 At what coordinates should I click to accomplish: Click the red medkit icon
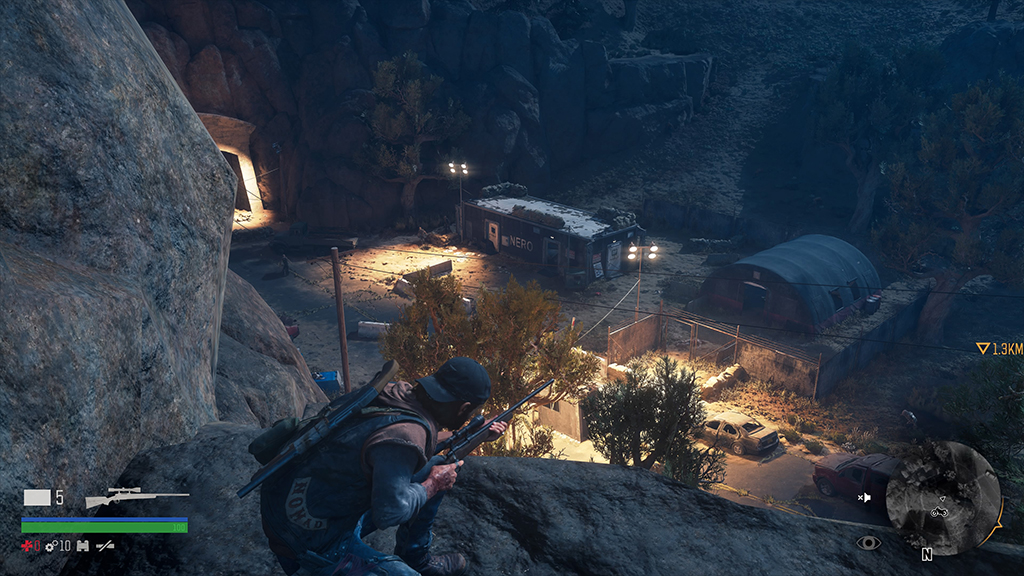pyautogui.click(x=28, y=546)
